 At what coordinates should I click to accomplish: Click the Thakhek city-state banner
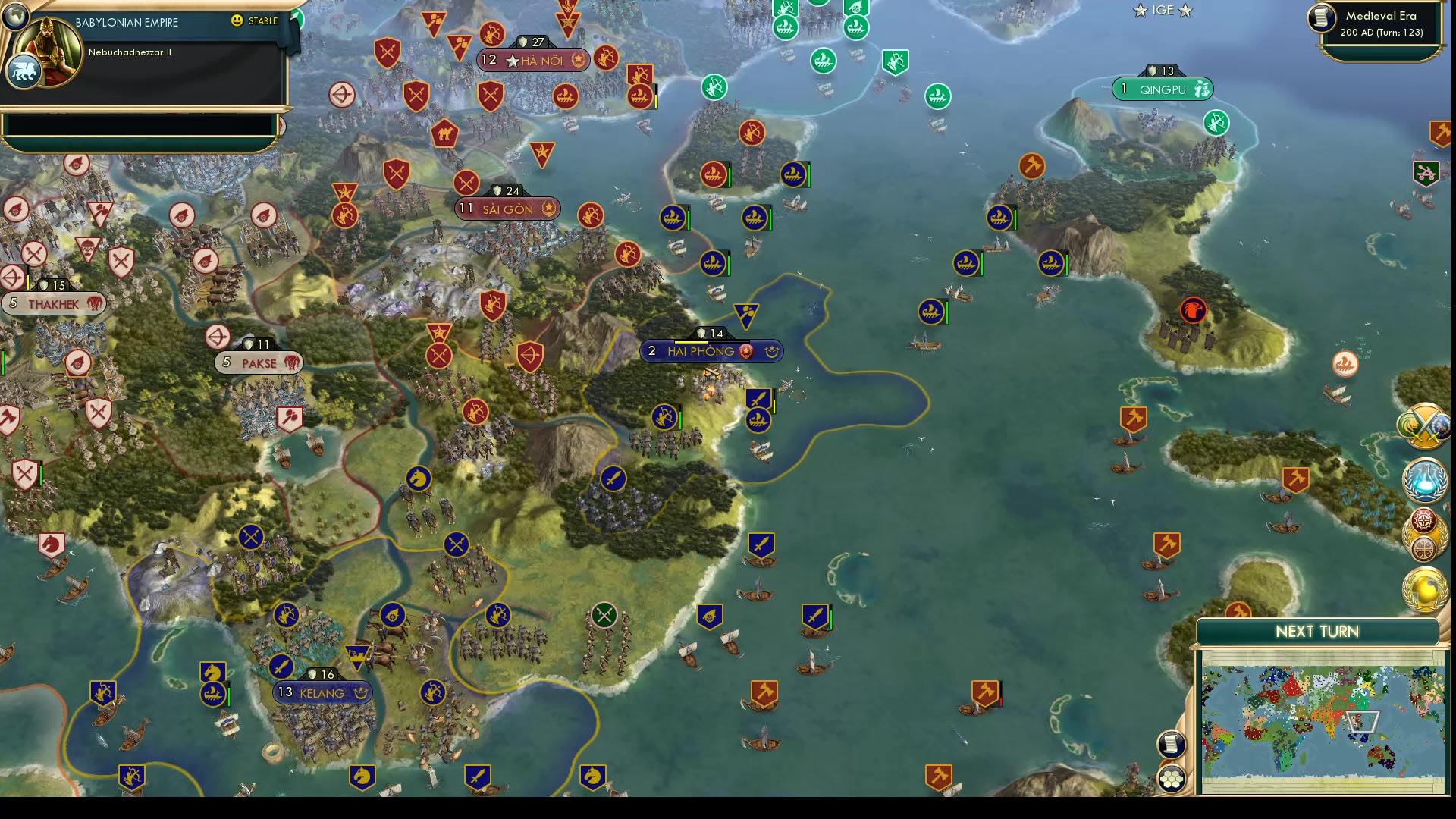[53, 303]
